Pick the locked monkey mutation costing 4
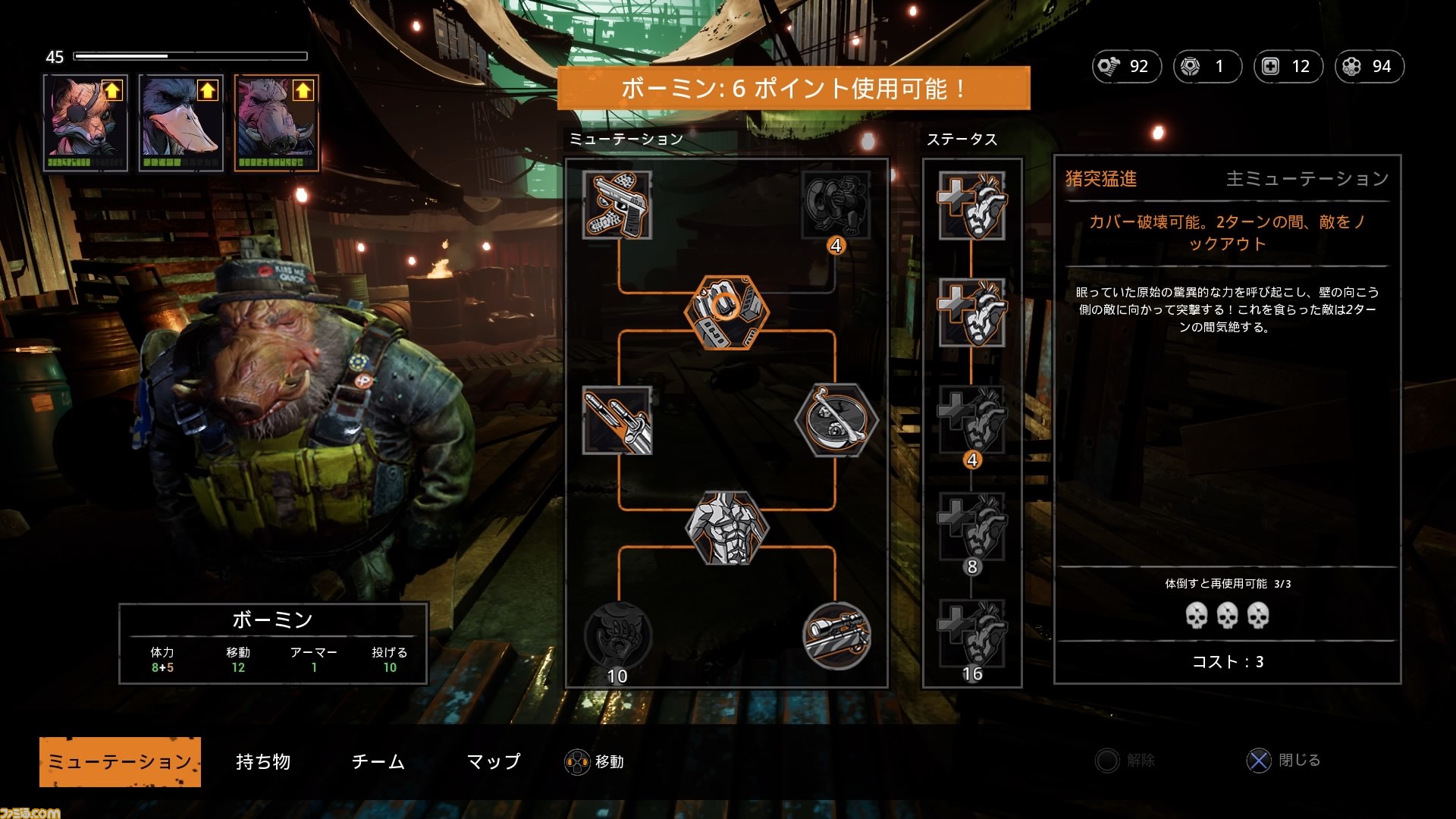 836,205
